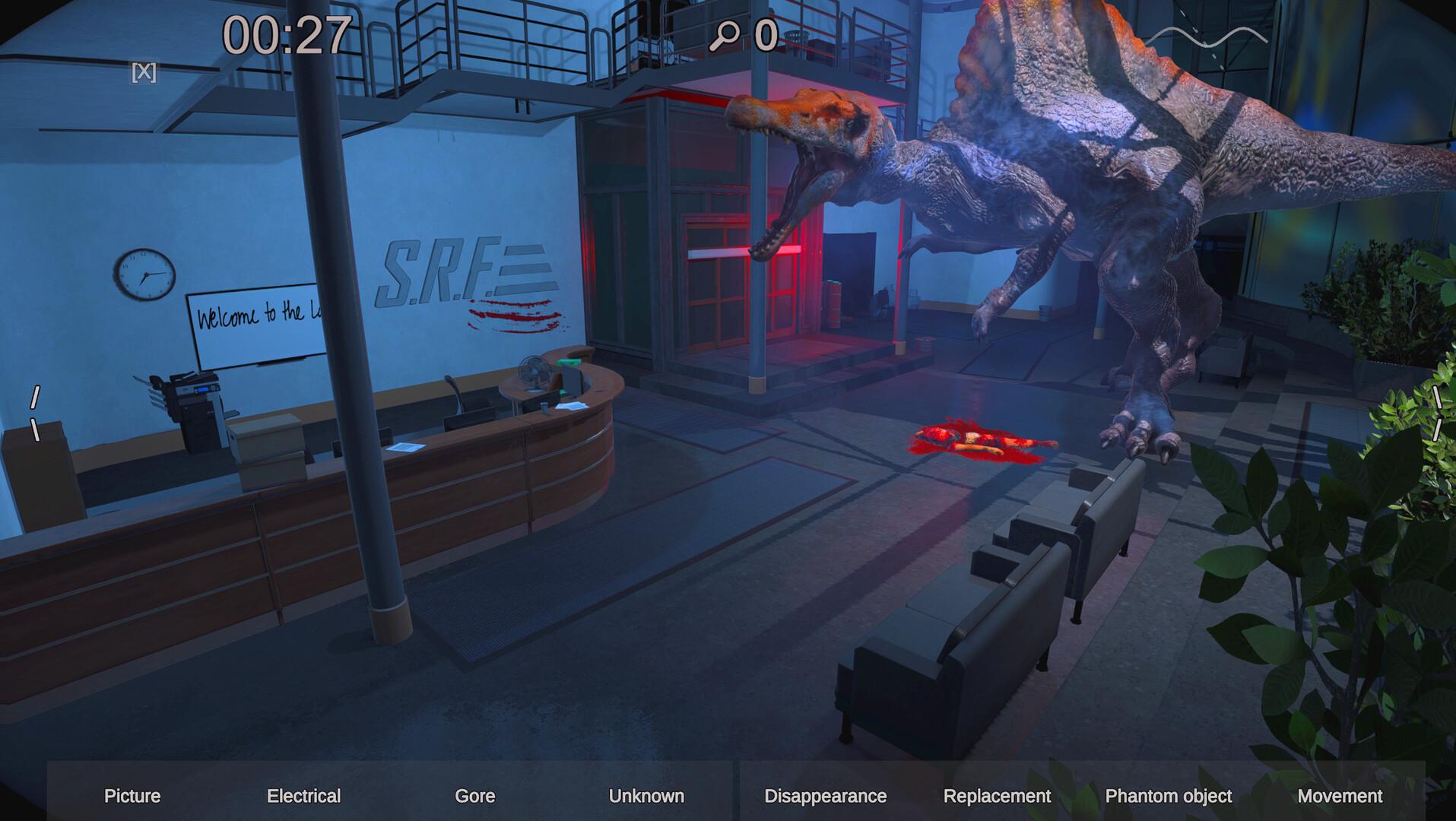Report a Phantom object anomaly
Viewport: 1456px width, 821px height.
coord(1168,796)
